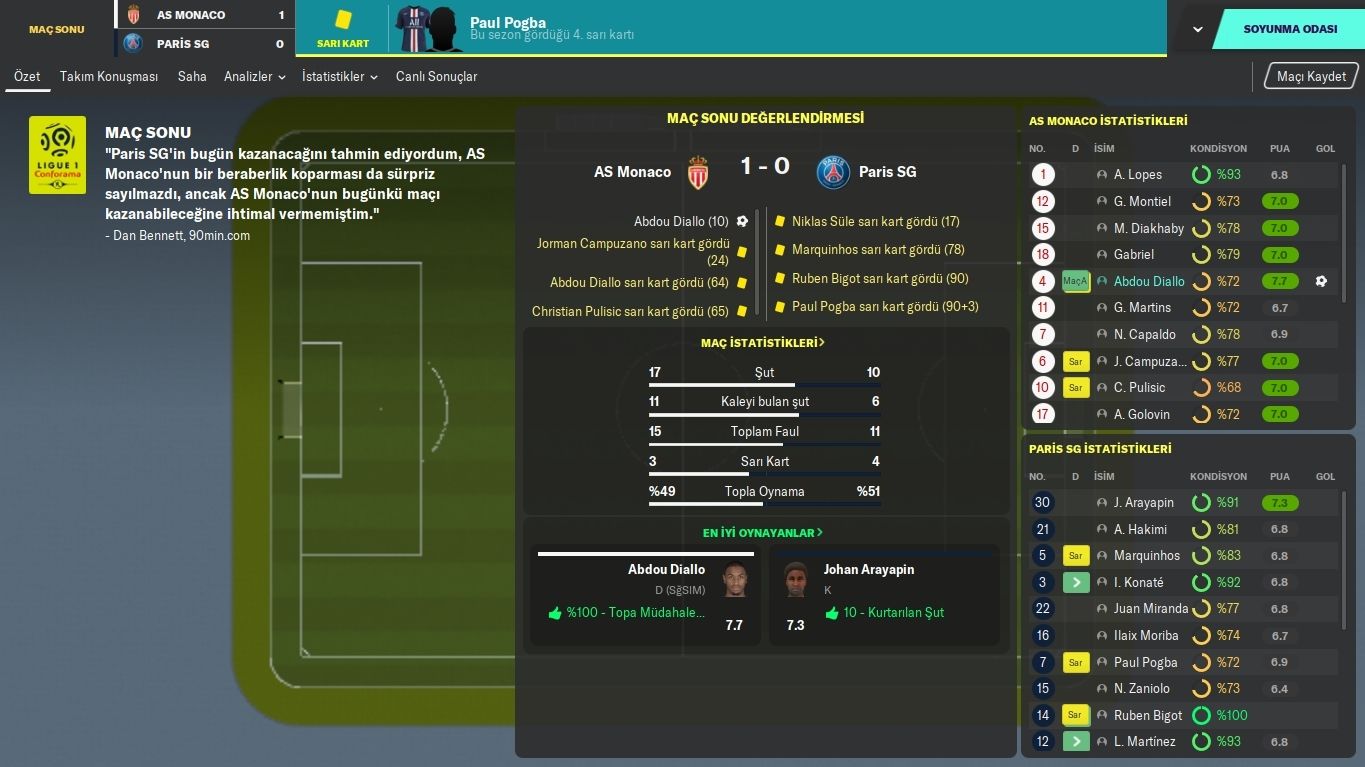Click Abdou Diallo's goal ball icon

(x=741, y=221)
